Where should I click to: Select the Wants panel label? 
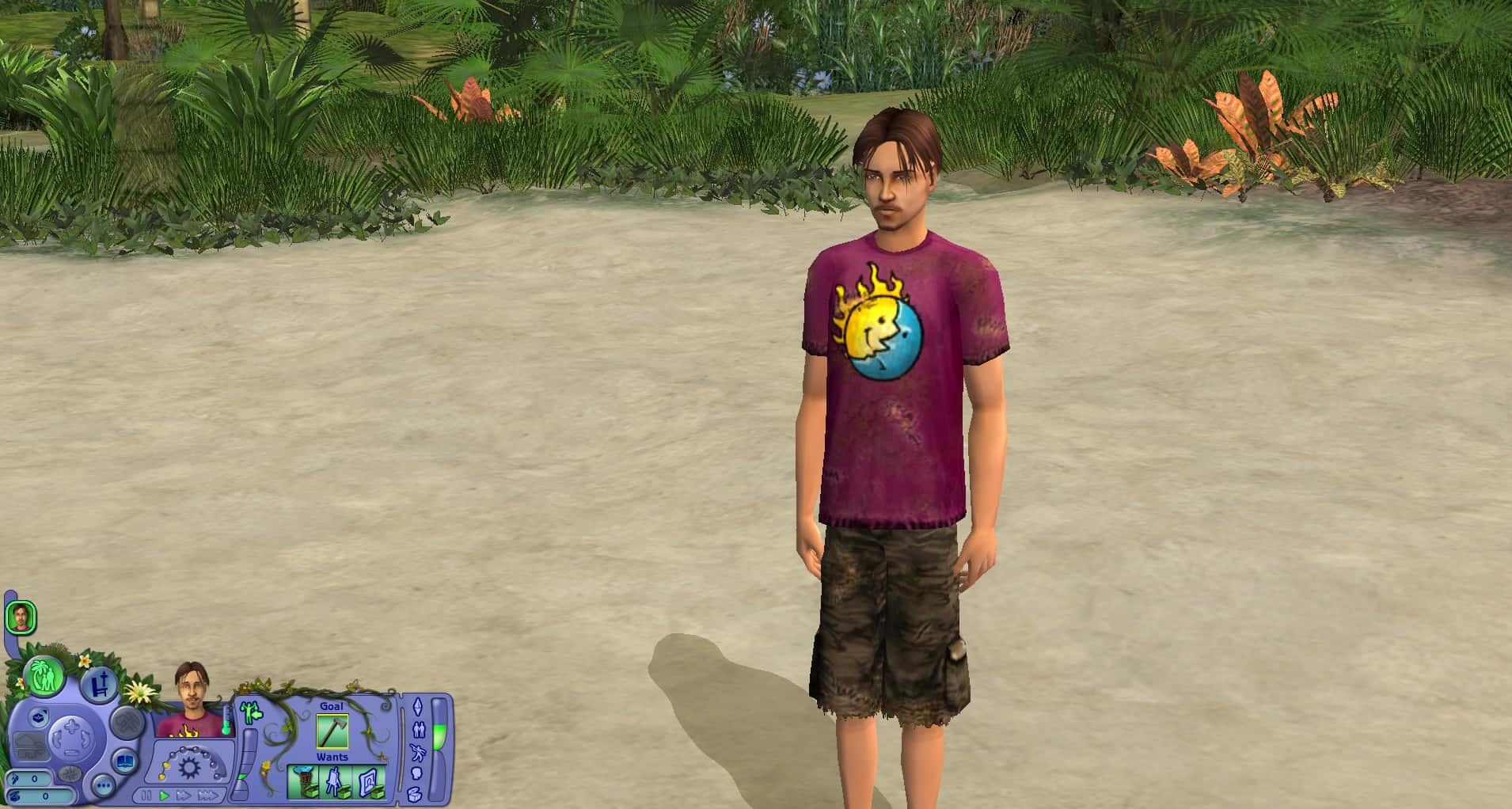pyautogui.click(x=332, y=757)
